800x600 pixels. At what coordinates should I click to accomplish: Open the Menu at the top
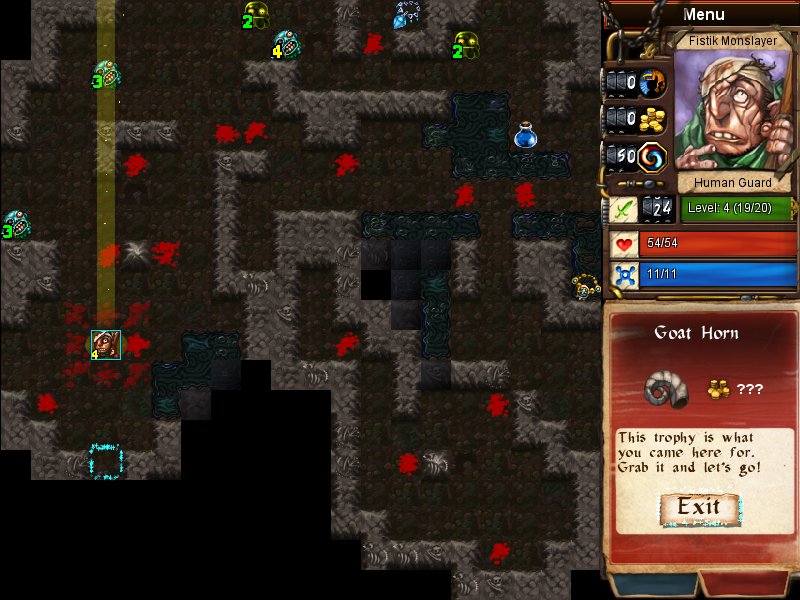[703, 14]
